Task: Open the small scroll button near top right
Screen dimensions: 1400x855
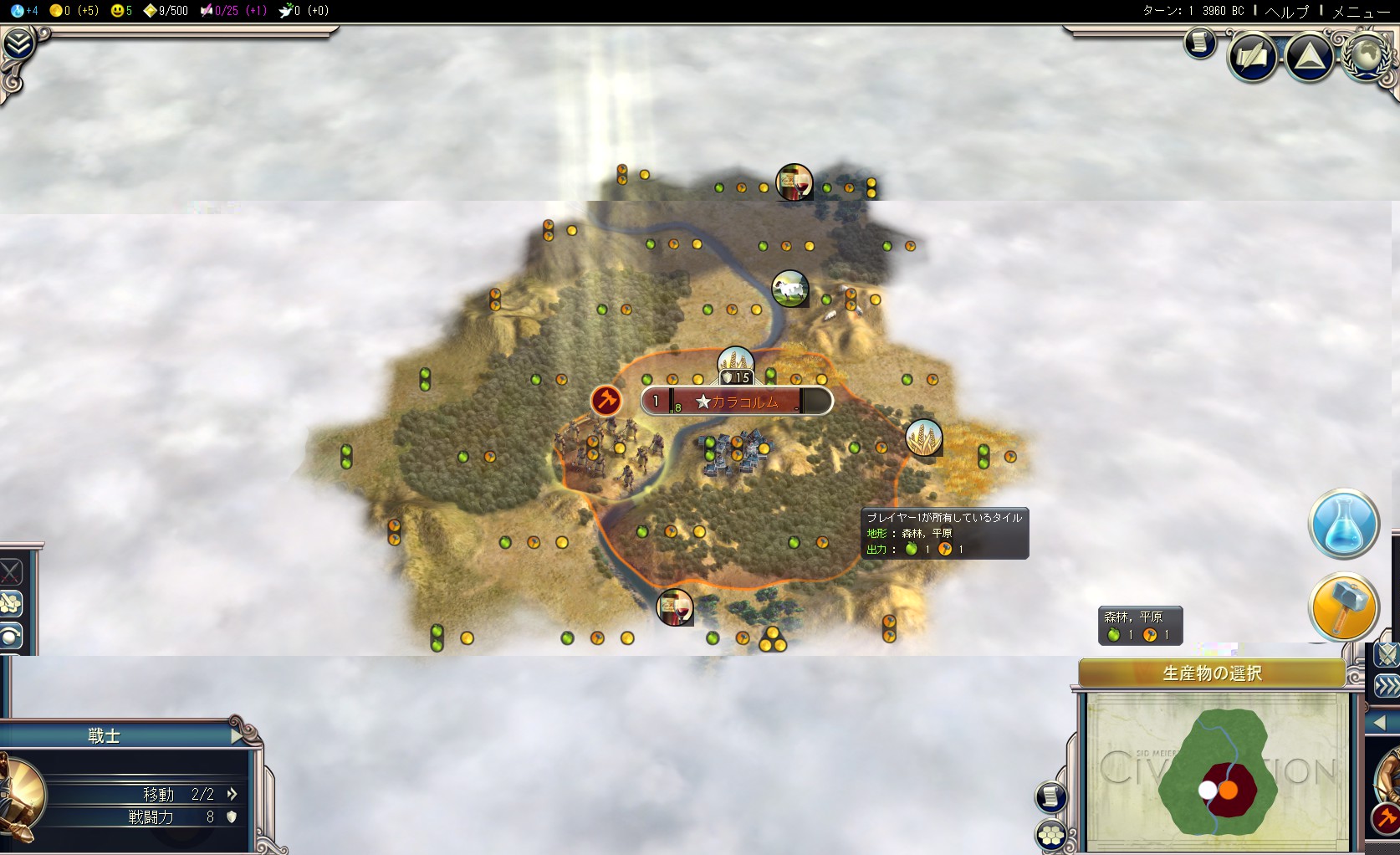Action: point(1199,42)
